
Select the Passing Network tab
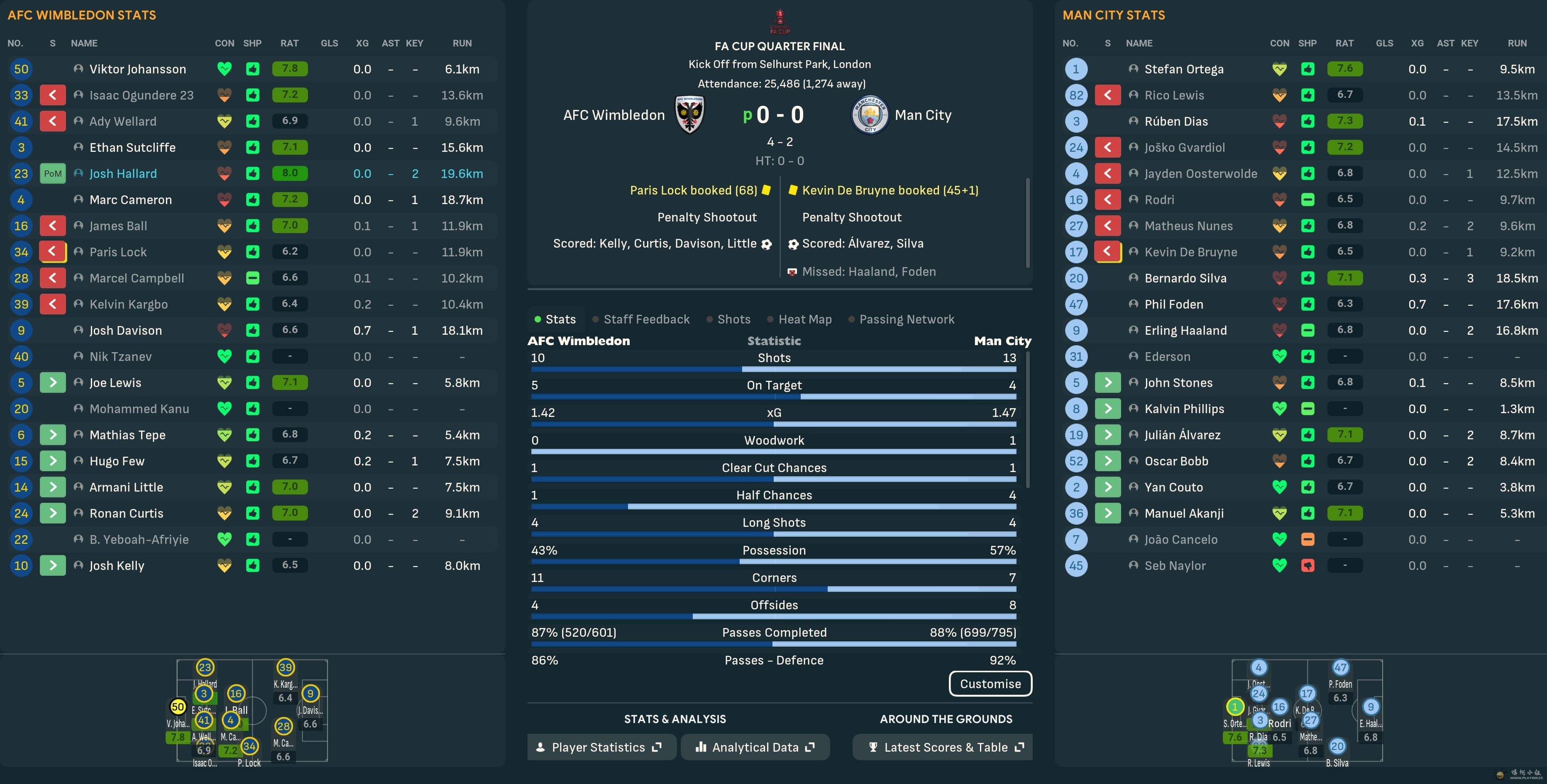pyautogui.click(x=906, y=319)
